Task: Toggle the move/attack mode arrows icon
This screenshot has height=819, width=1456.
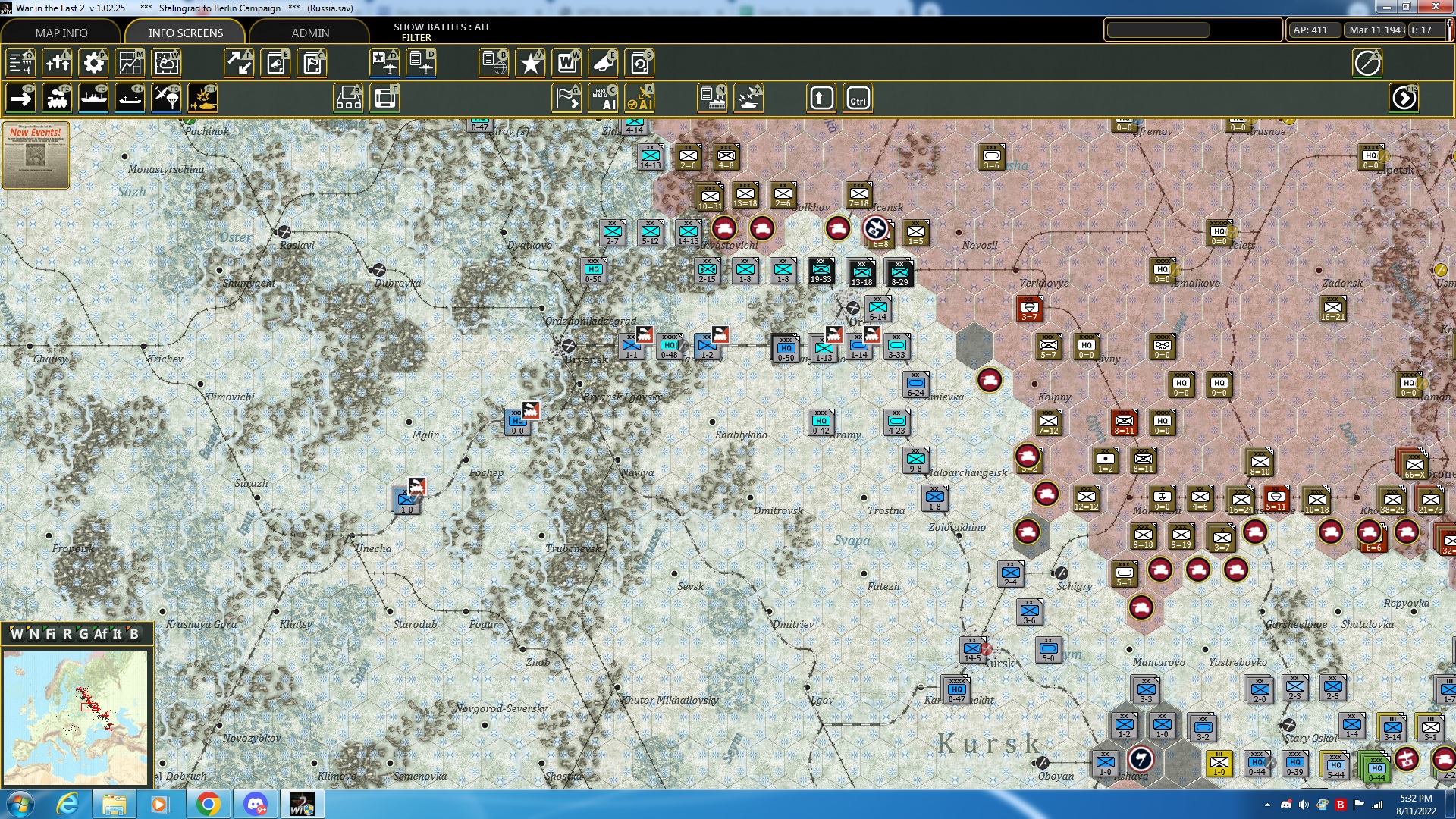Action: click(x=240, y=64)
